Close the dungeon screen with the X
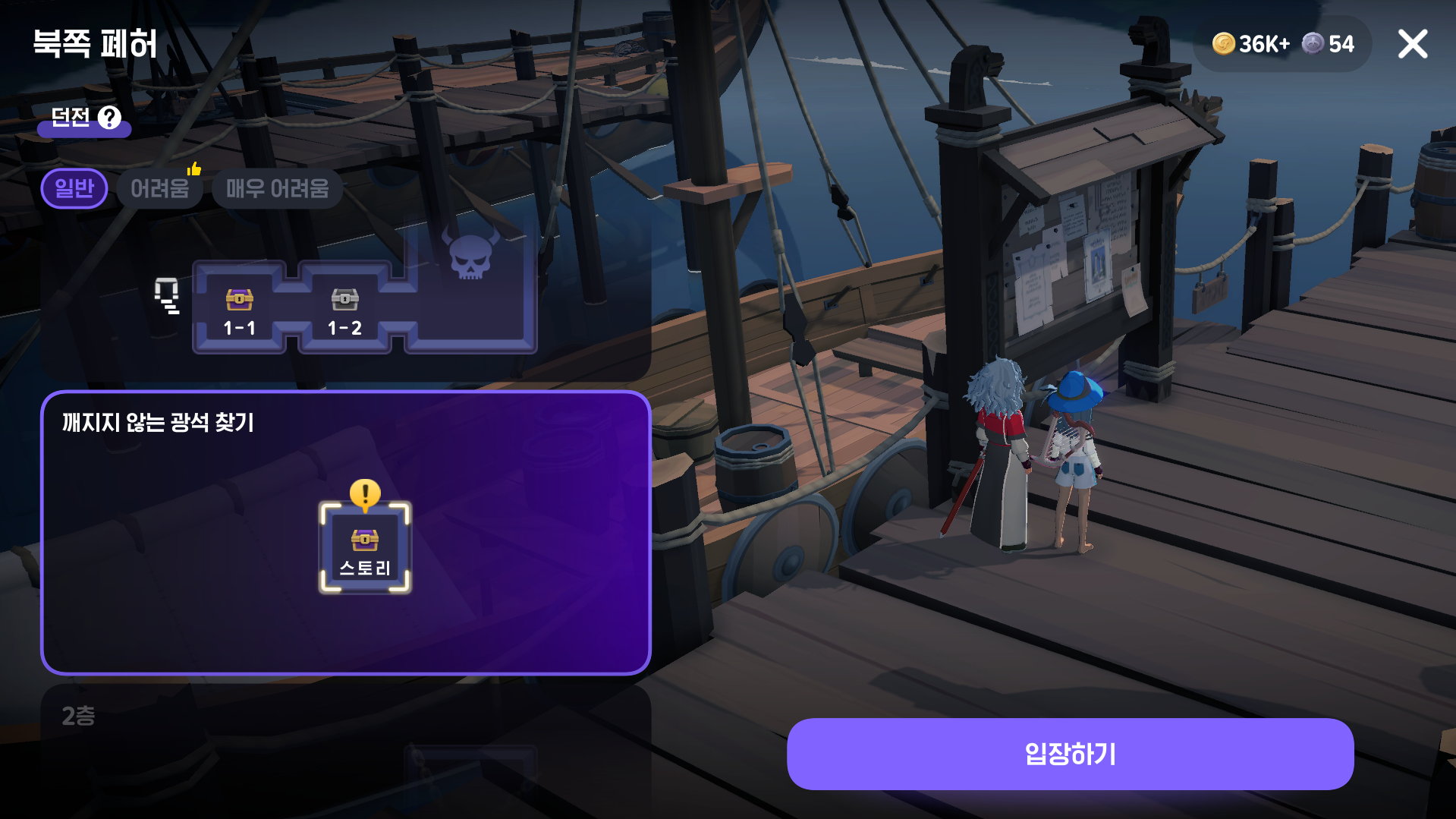Screen dimensions: 1456x819 coord(1412,44)
